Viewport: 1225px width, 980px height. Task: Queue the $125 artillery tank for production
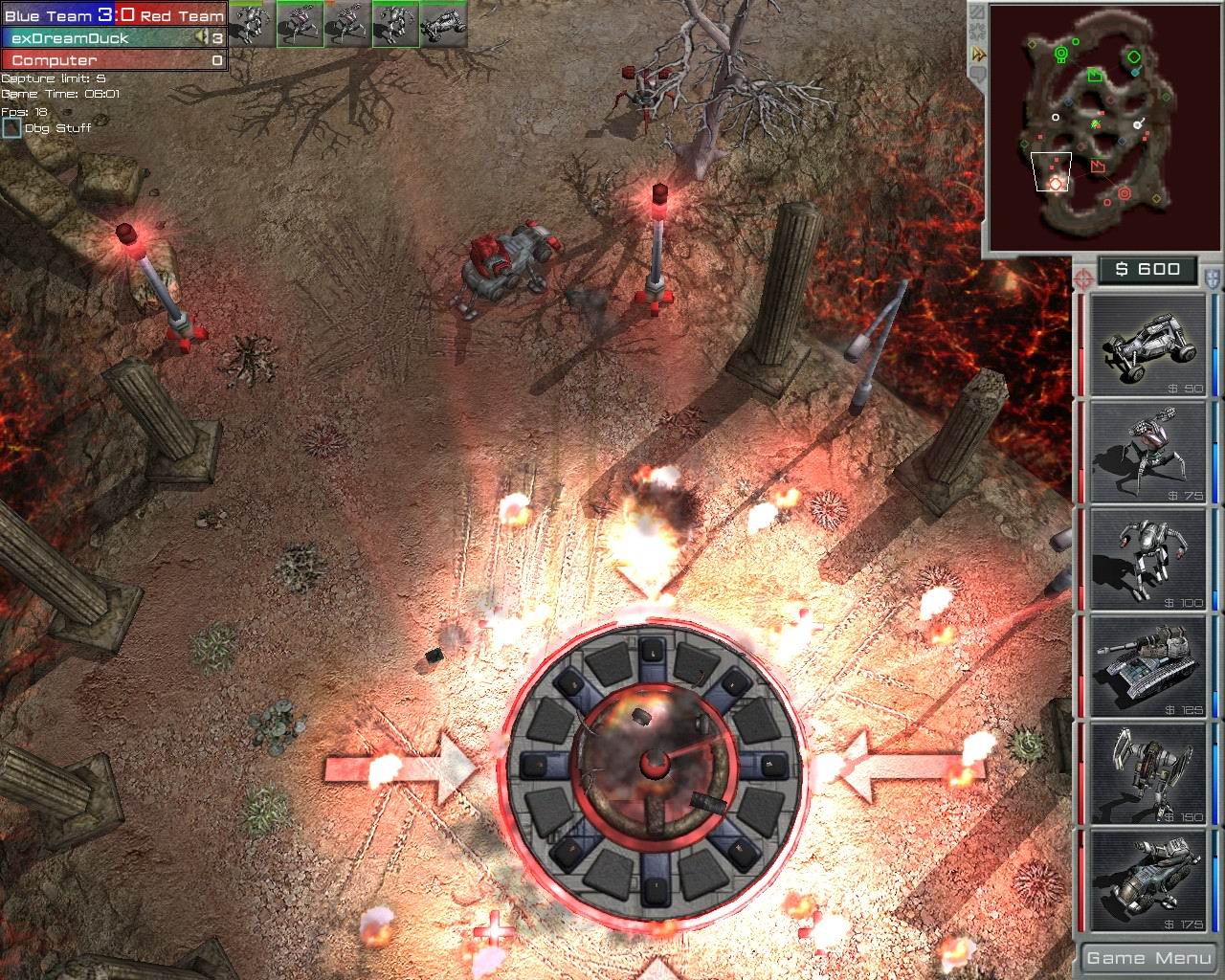[1147, 665]
